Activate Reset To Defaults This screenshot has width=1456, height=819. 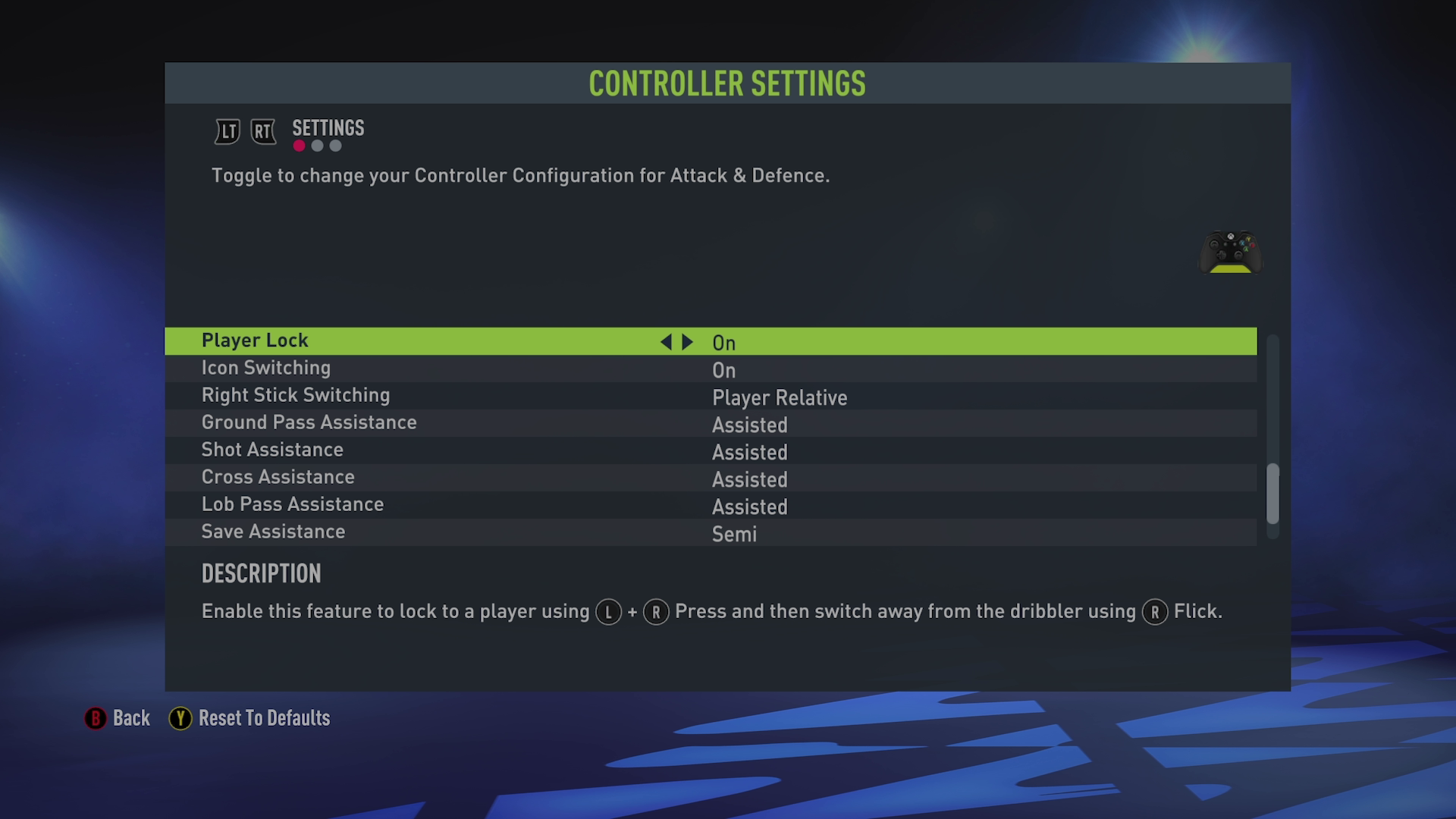coord(263,718)
